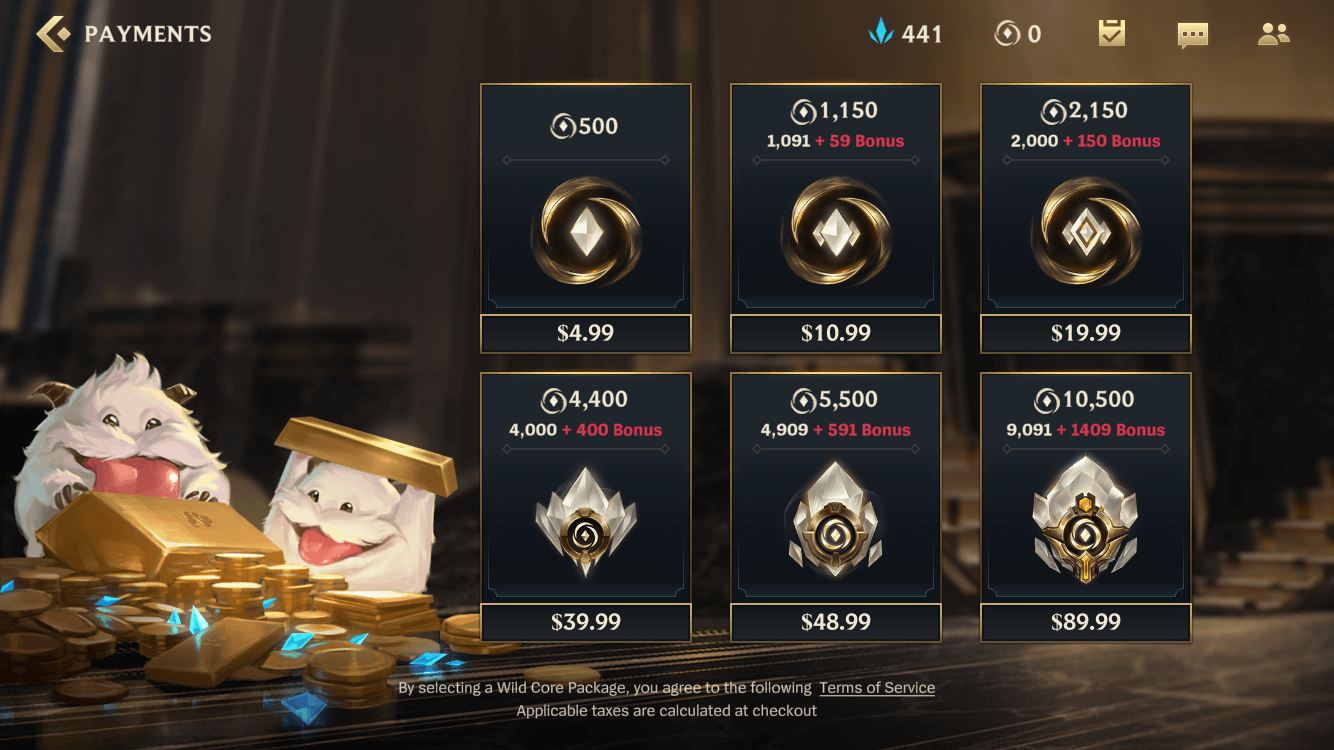This screenshot has width=1334, height=750.
Task: Click the golden crest artwork on 10,500 package
Action: coord(1085,520)
